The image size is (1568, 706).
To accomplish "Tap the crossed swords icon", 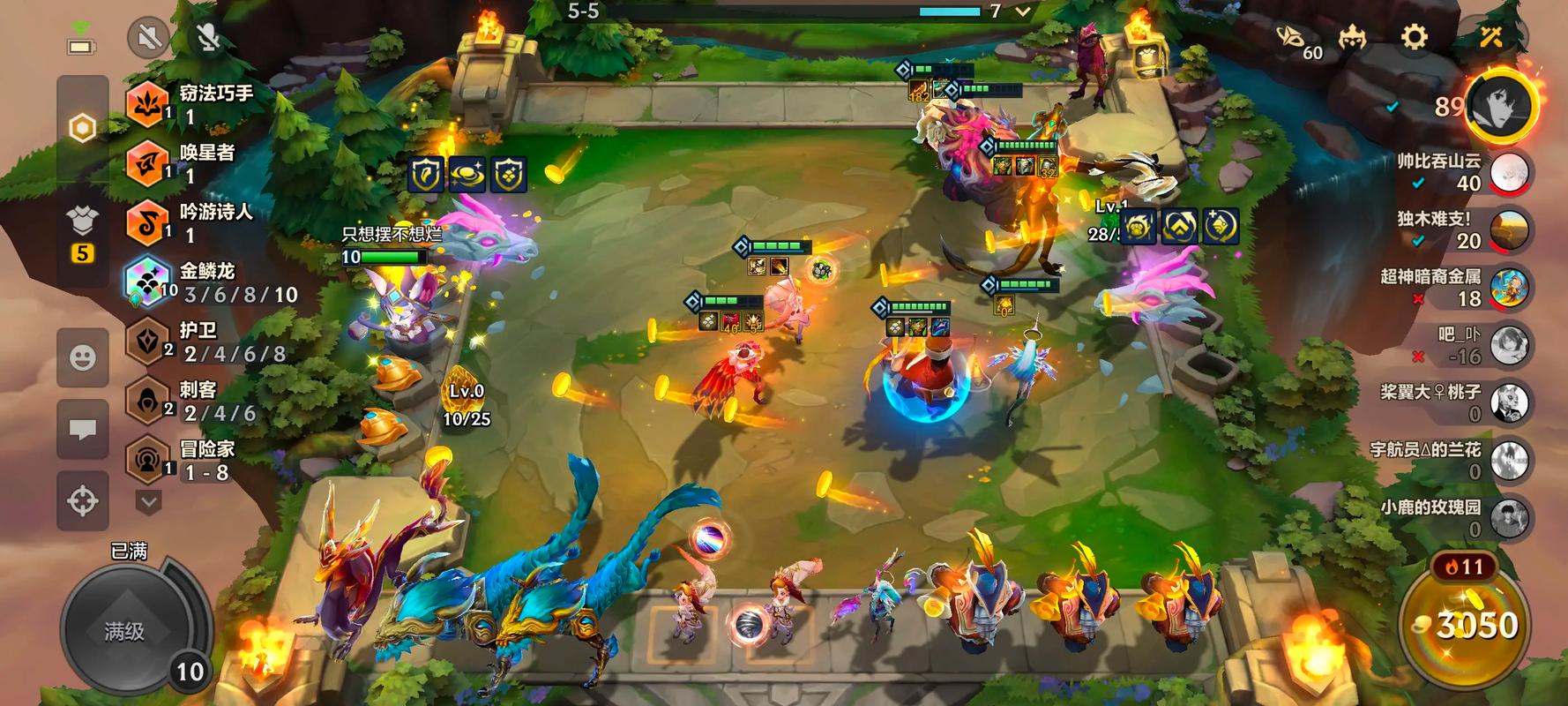I will [1491, 37].
